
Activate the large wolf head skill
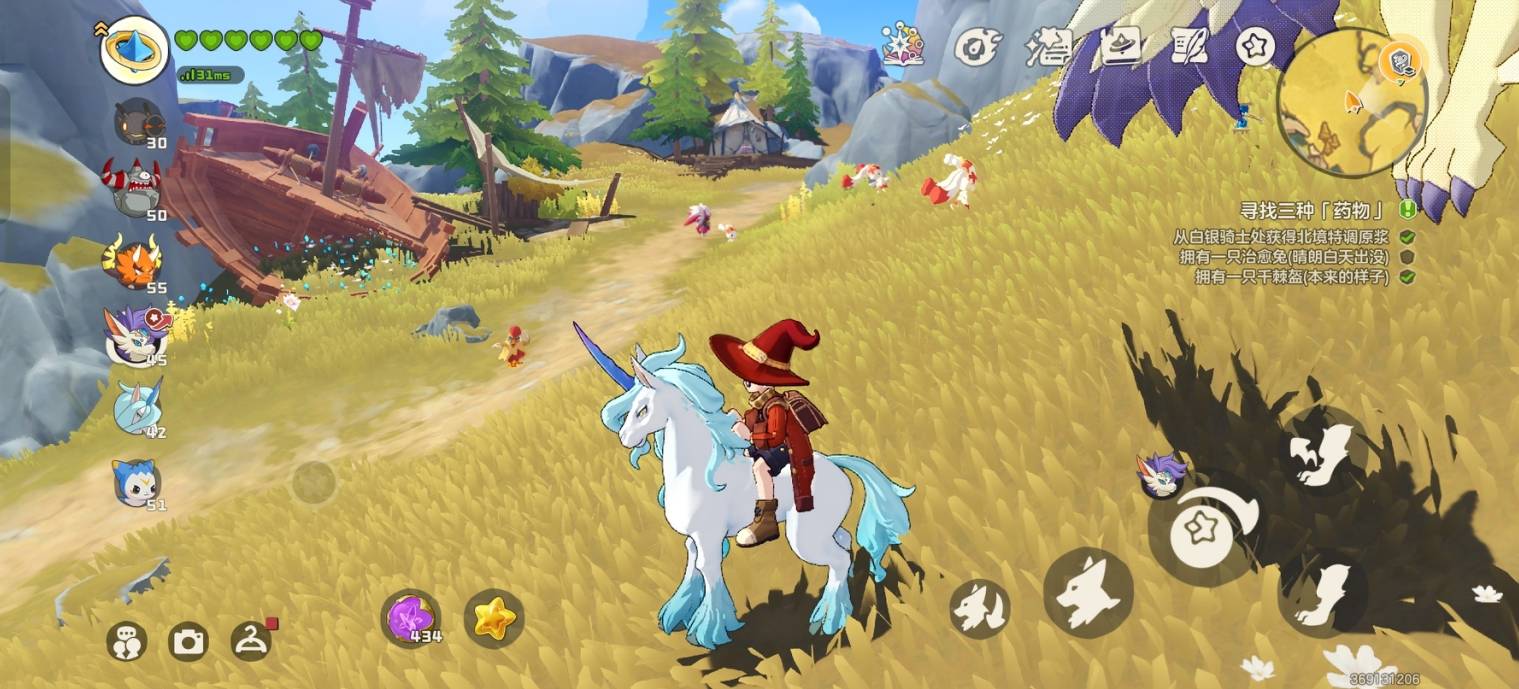click(1088, 592)
